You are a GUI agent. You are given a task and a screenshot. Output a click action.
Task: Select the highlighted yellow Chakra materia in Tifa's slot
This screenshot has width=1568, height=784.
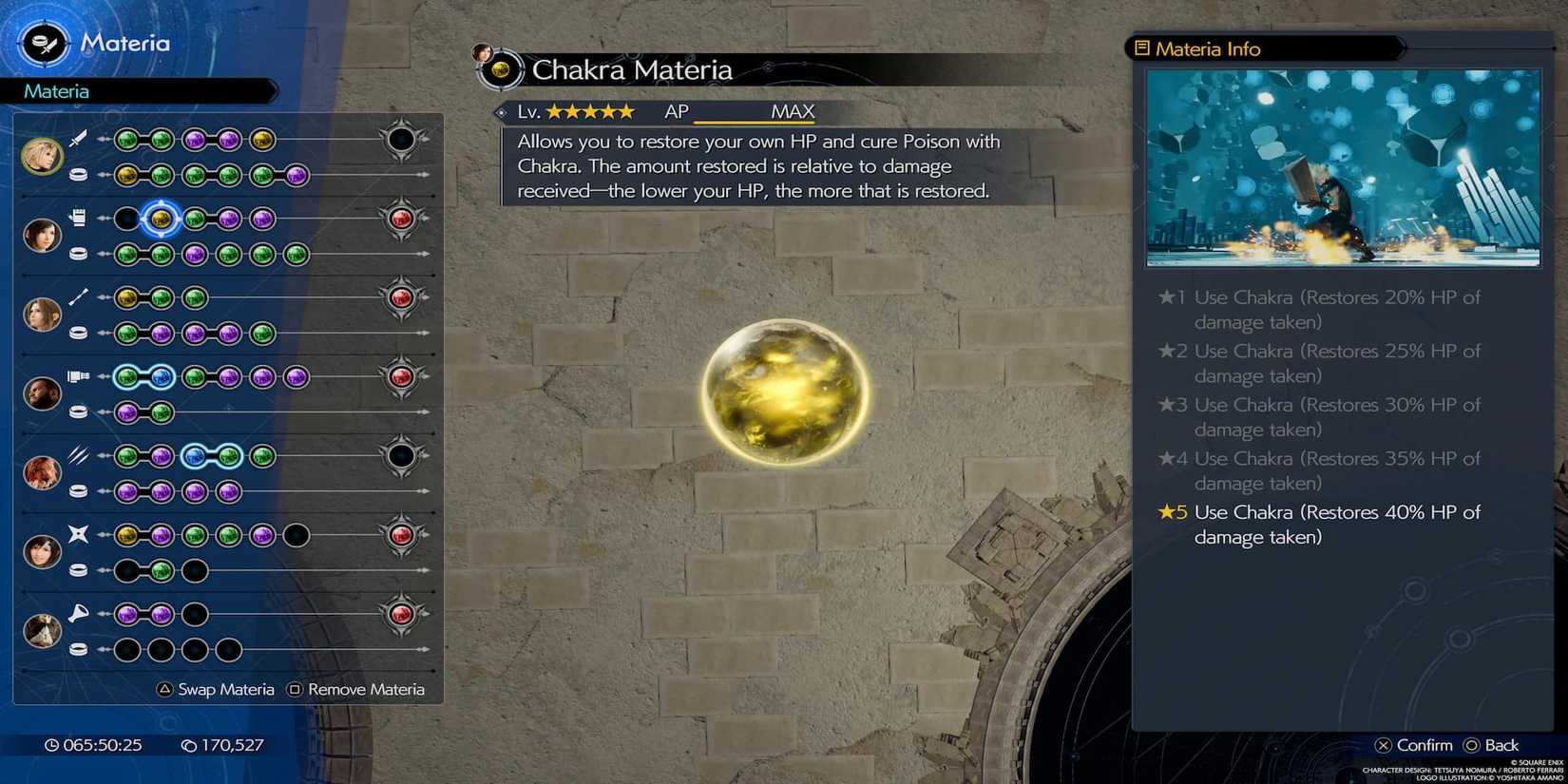coord(162,219)
